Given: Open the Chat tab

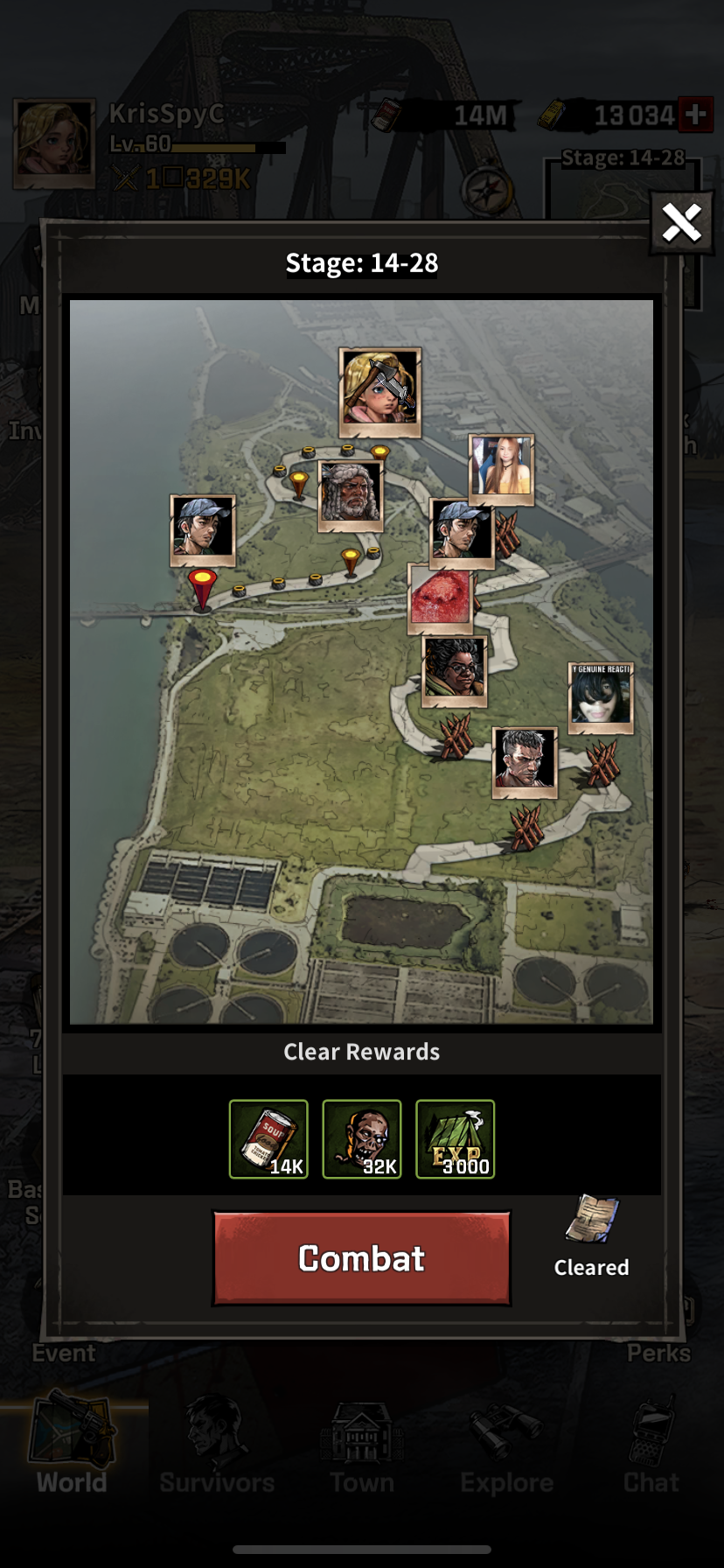Looking at the screenshot, I should pyautogui.click(x=651, y=1444).
